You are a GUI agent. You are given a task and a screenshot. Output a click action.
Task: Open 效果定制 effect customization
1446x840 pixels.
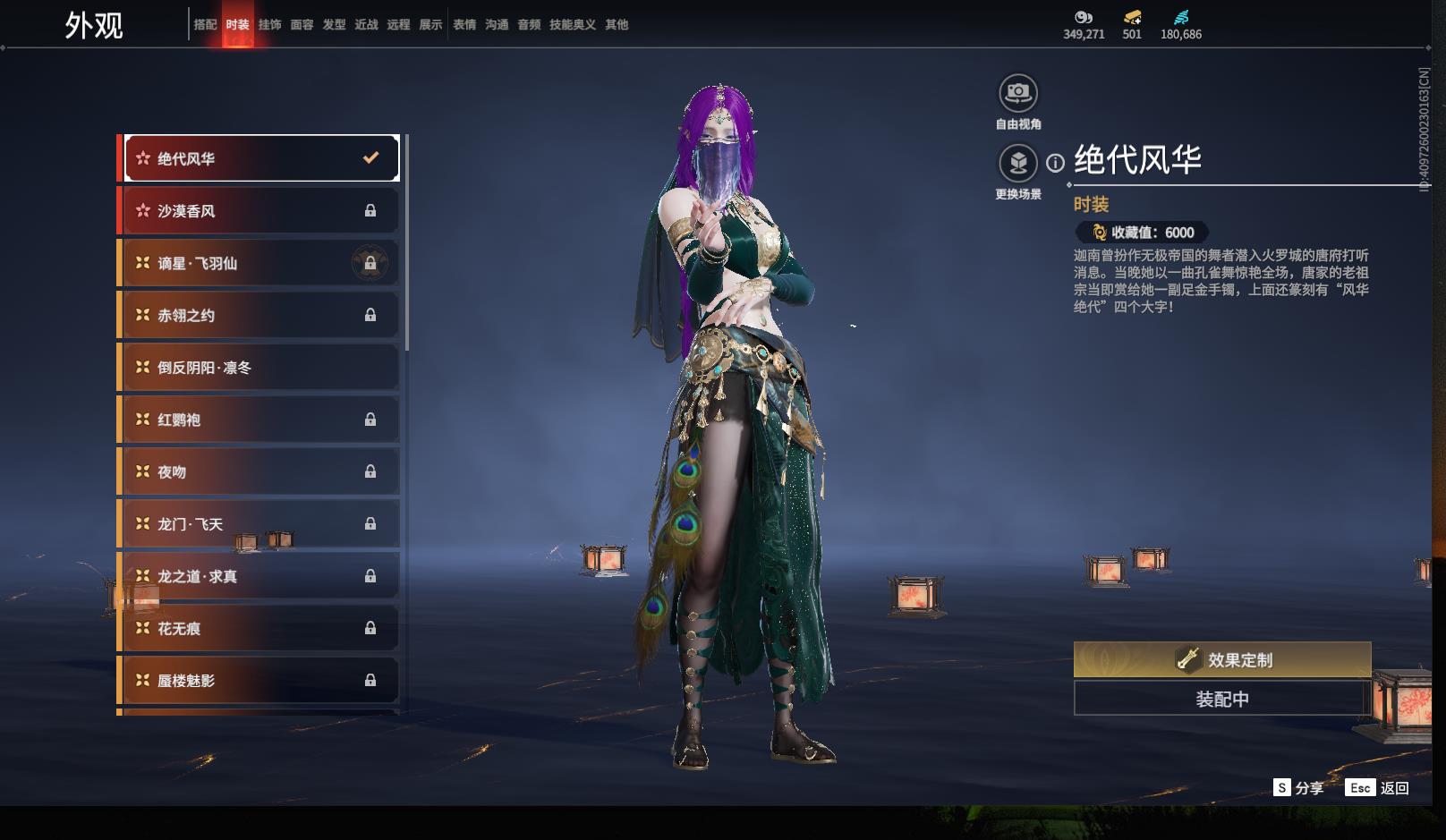[1221, 660]
